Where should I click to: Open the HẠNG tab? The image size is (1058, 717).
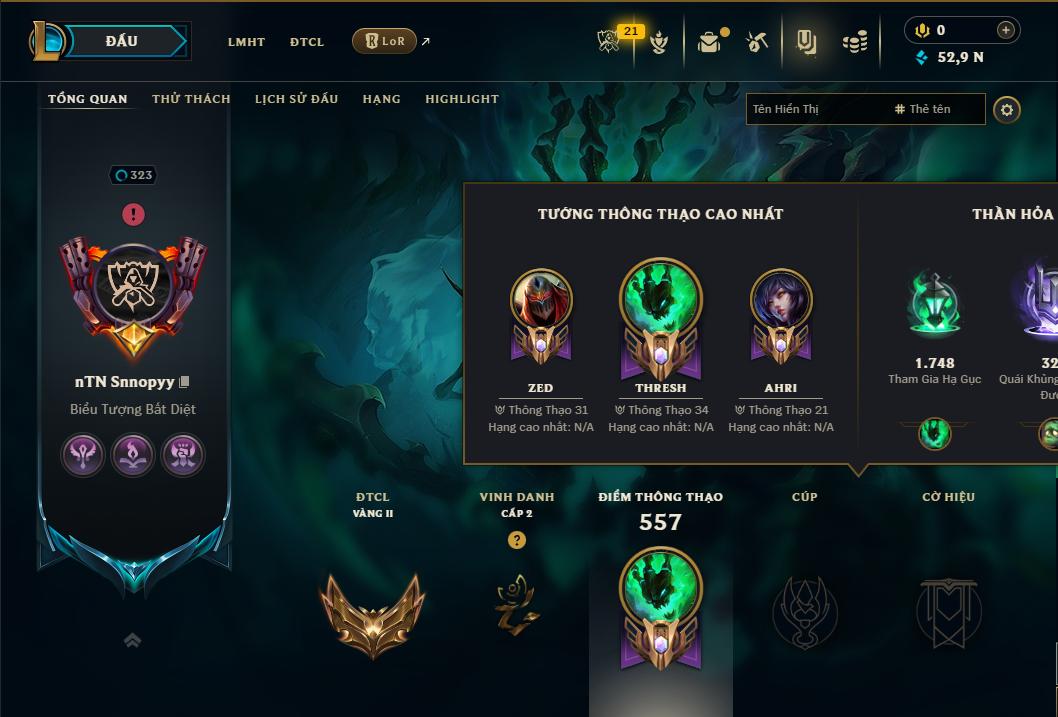[x=381, y=99]
